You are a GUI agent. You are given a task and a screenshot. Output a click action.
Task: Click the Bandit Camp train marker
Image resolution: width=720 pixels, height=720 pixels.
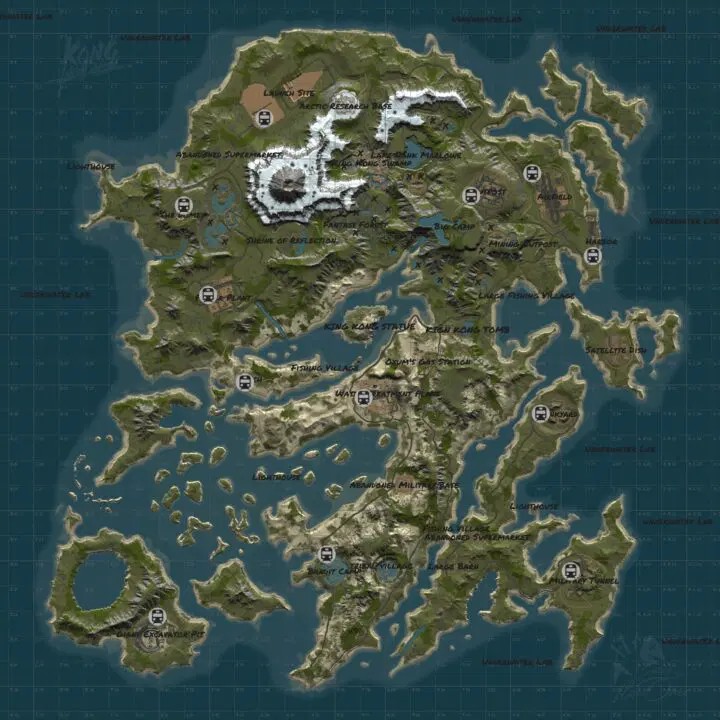[x=325, y=554]
